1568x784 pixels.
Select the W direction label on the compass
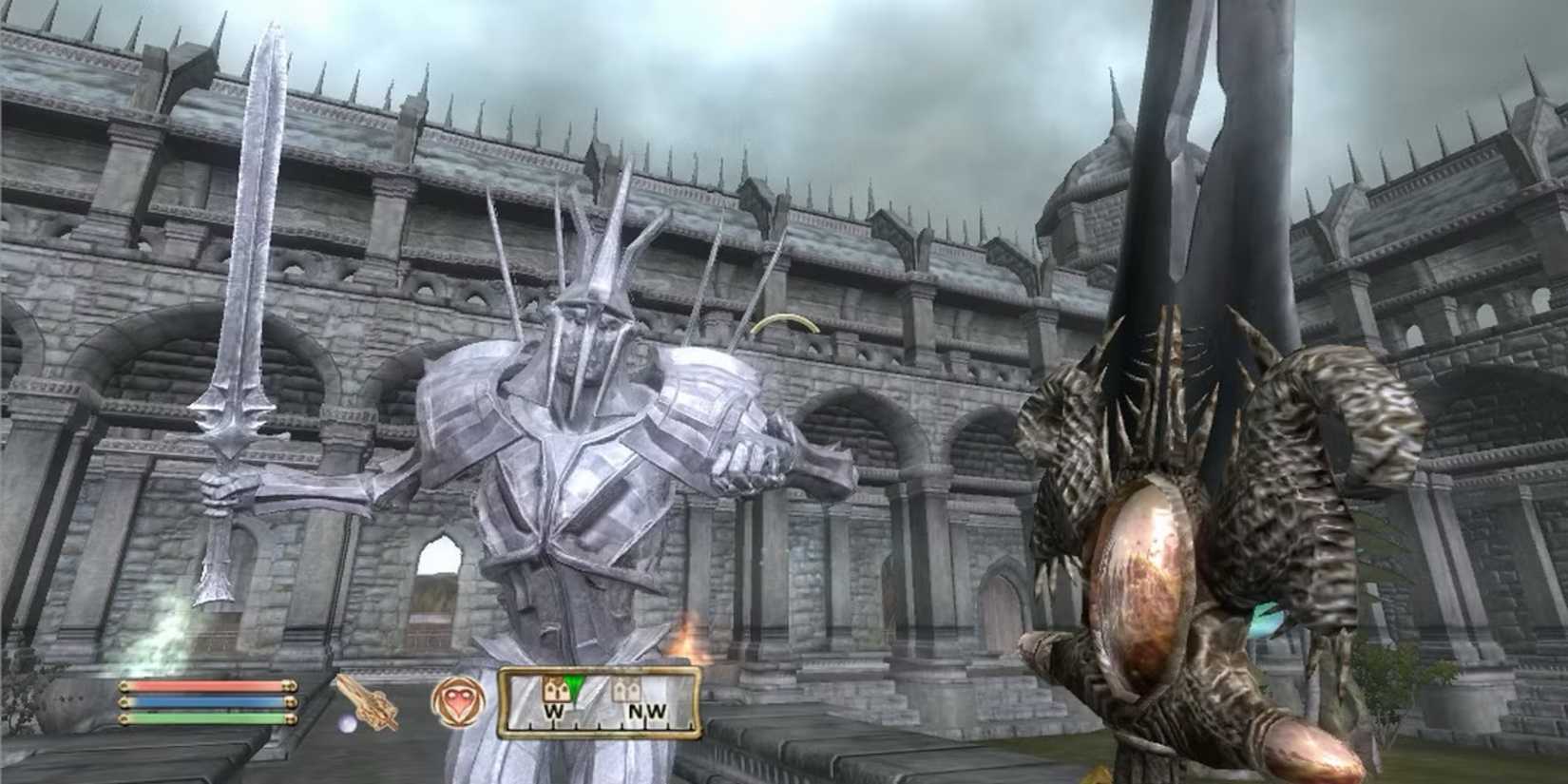[x=555, y=712]
